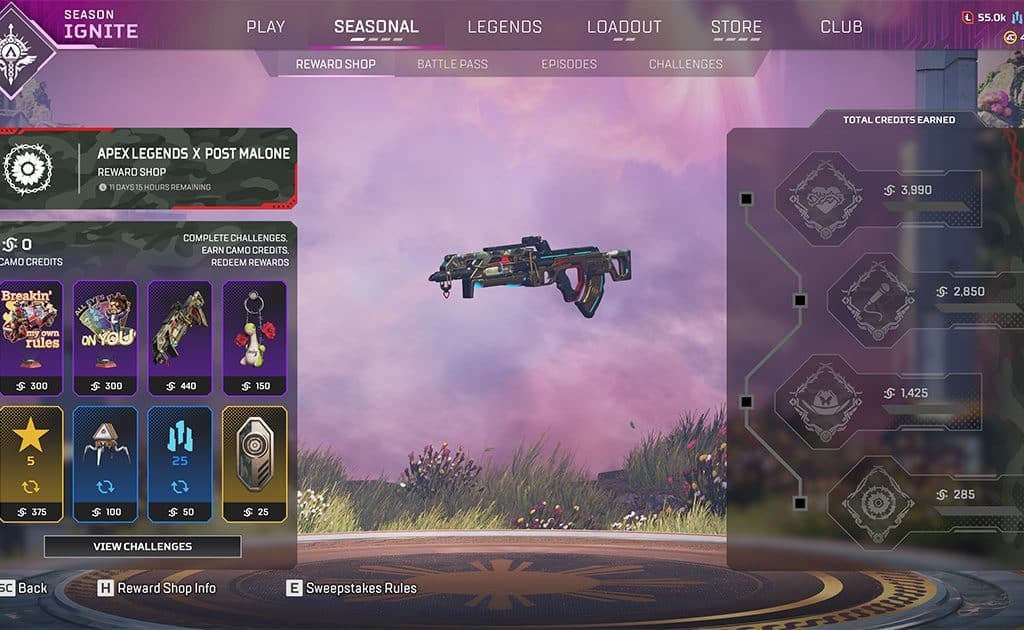Switch to the Legends tab
This screenshot has width=1024, height=630.
tap(504, 27)
